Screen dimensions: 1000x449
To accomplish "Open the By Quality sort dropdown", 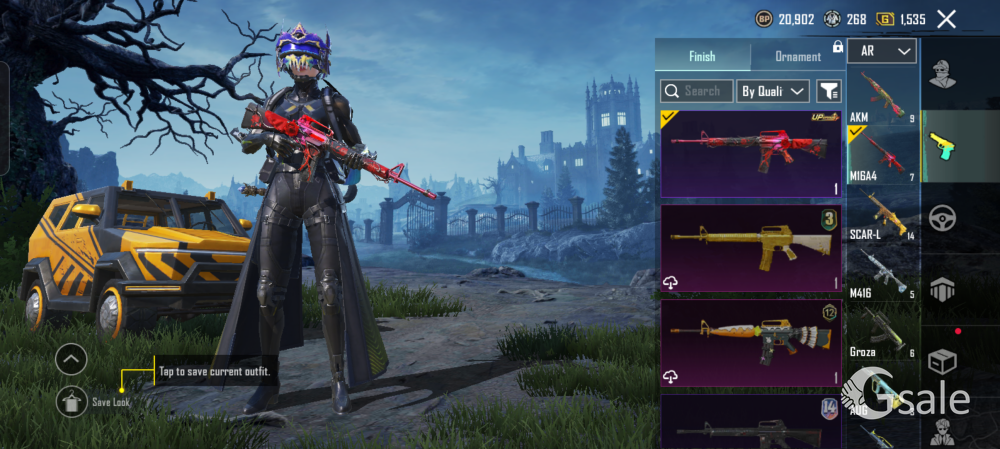I will pyautogui.click(x=773, y=91).
